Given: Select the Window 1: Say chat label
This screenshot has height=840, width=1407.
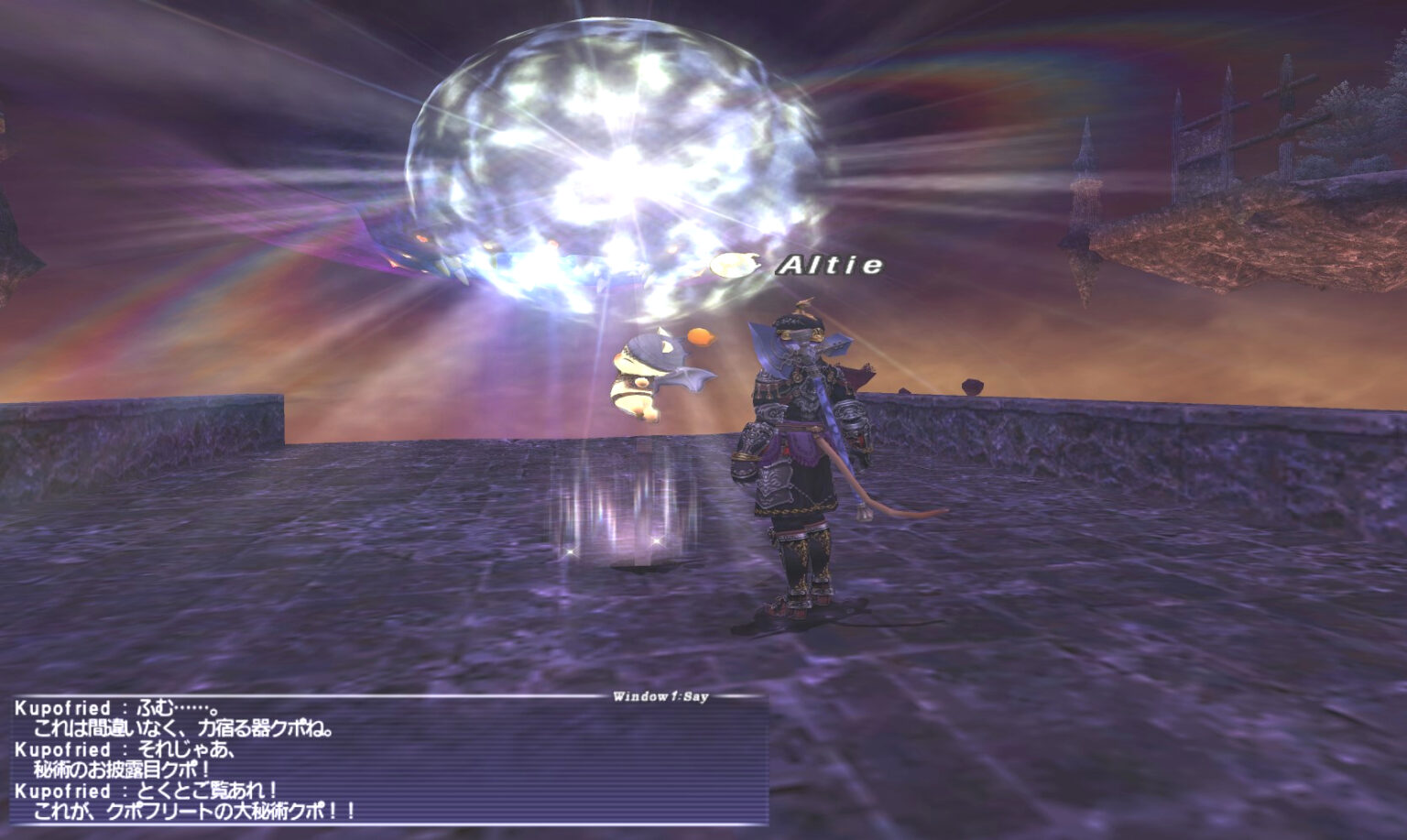Looking at the screenshot, I should pos(660,697).
